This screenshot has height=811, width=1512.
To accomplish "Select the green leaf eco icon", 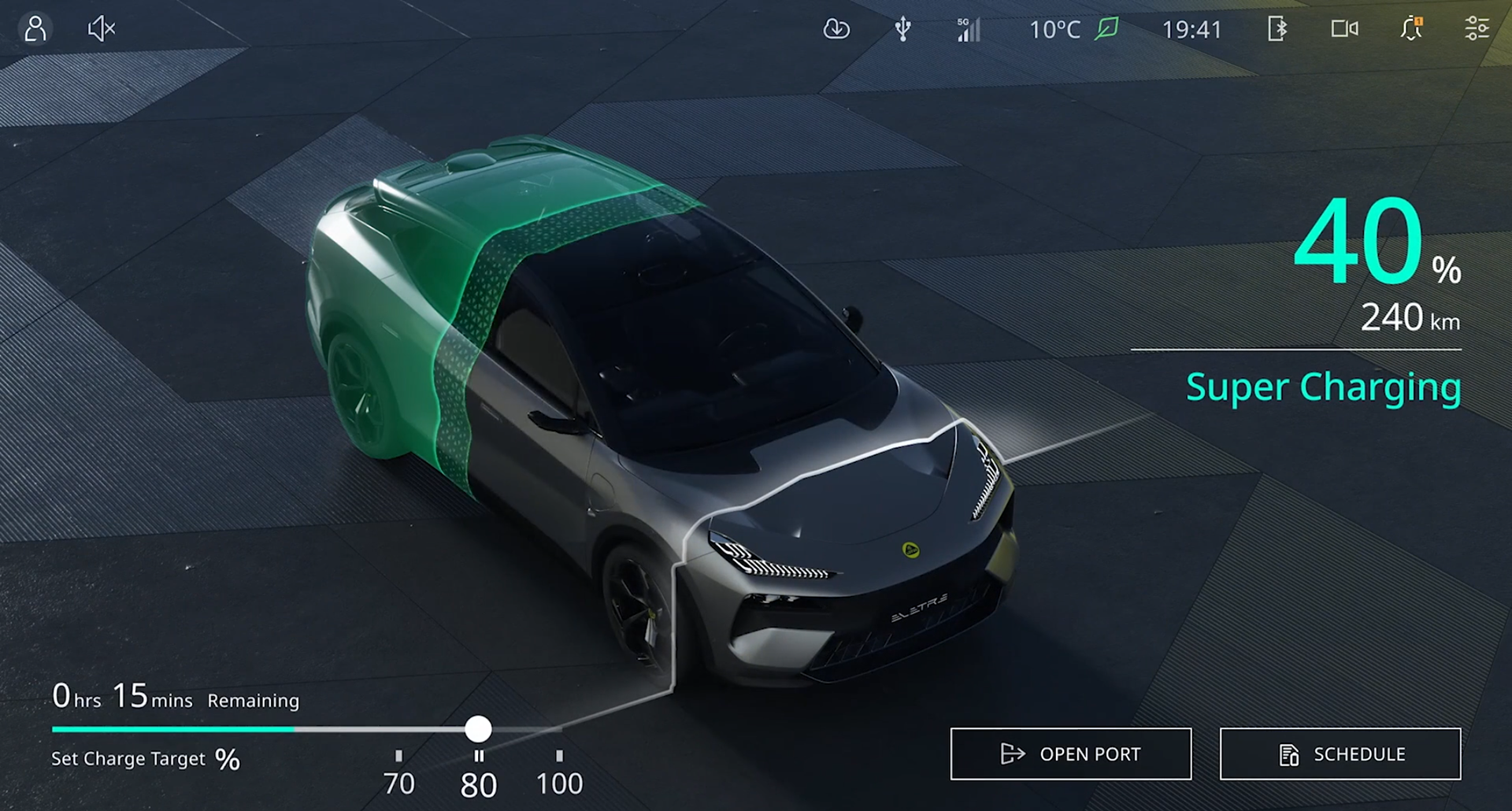I will pos(1107,29).
